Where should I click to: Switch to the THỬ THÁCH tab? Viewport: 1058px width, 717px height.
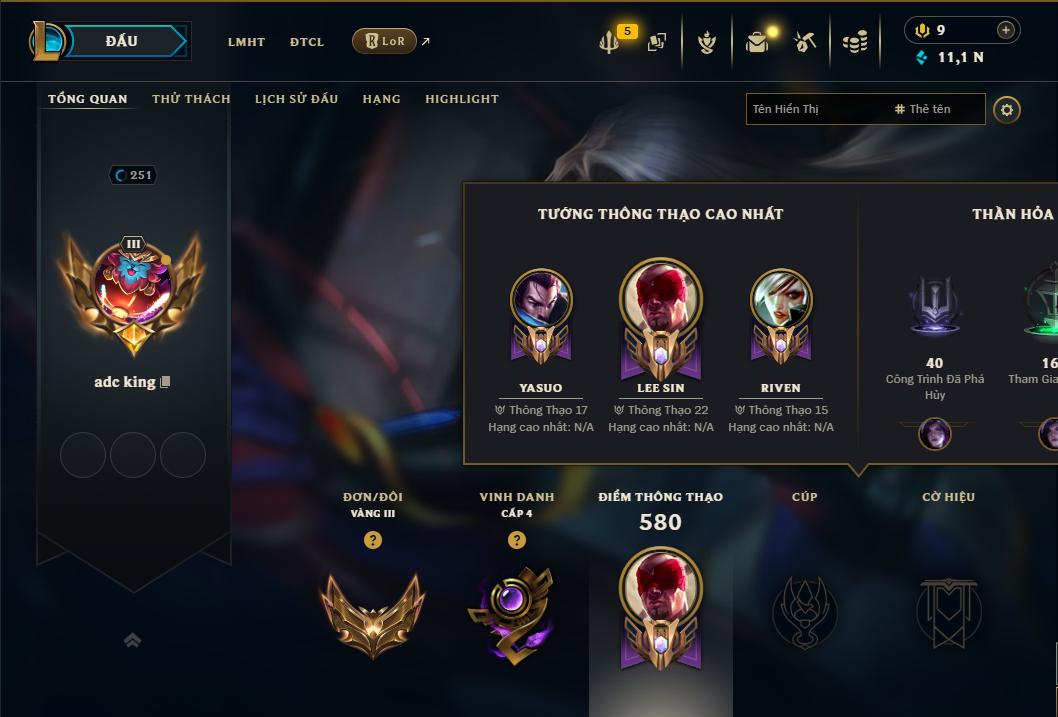coord(191,99)
